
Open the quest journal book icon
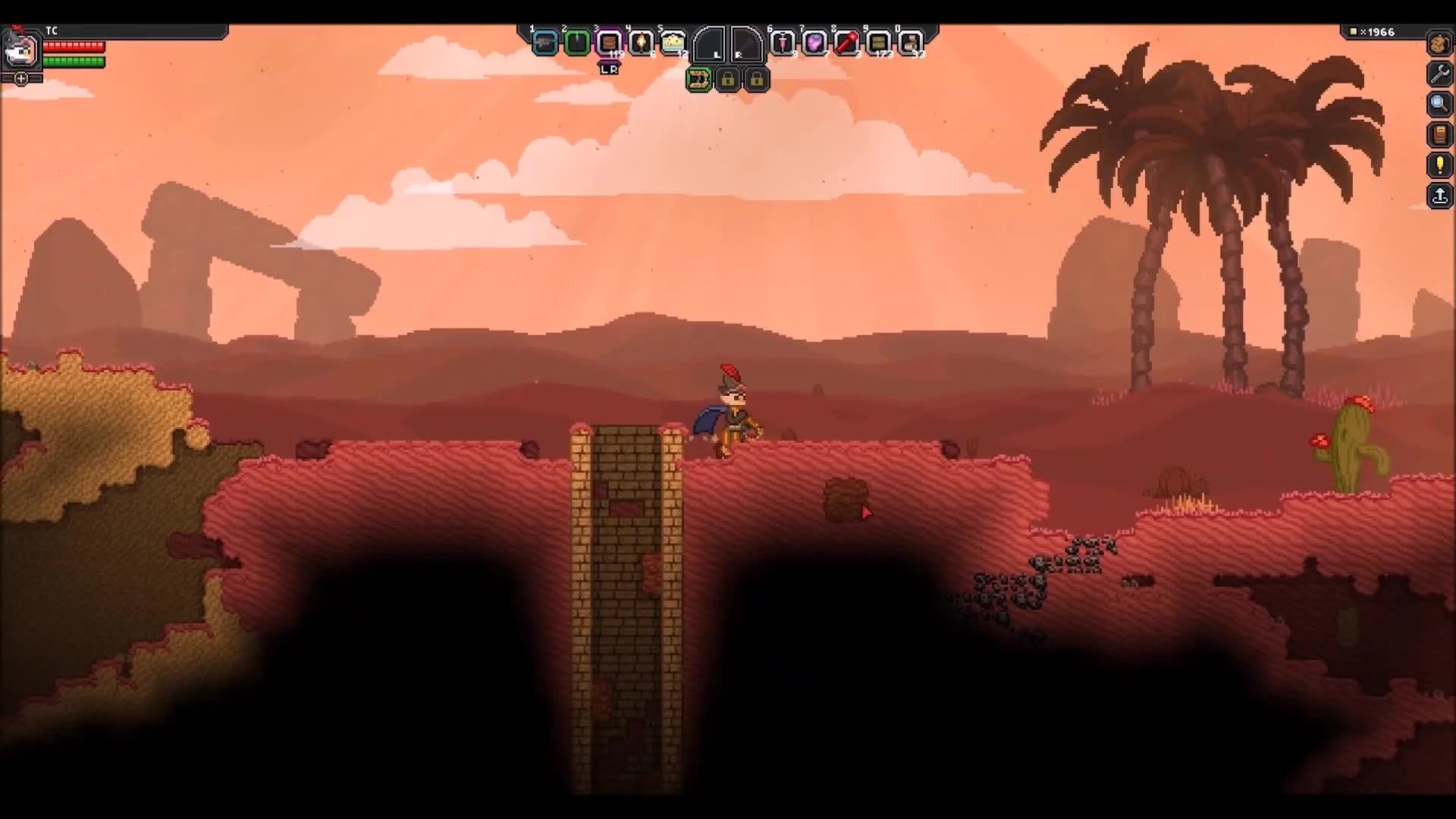tap(1439, 135)
